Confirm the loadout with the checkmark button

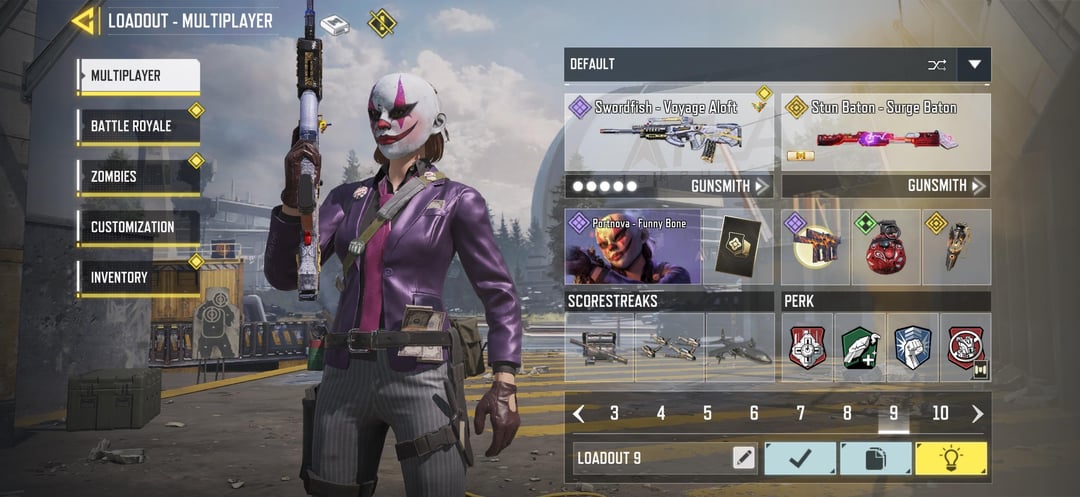tap(800, 458)
